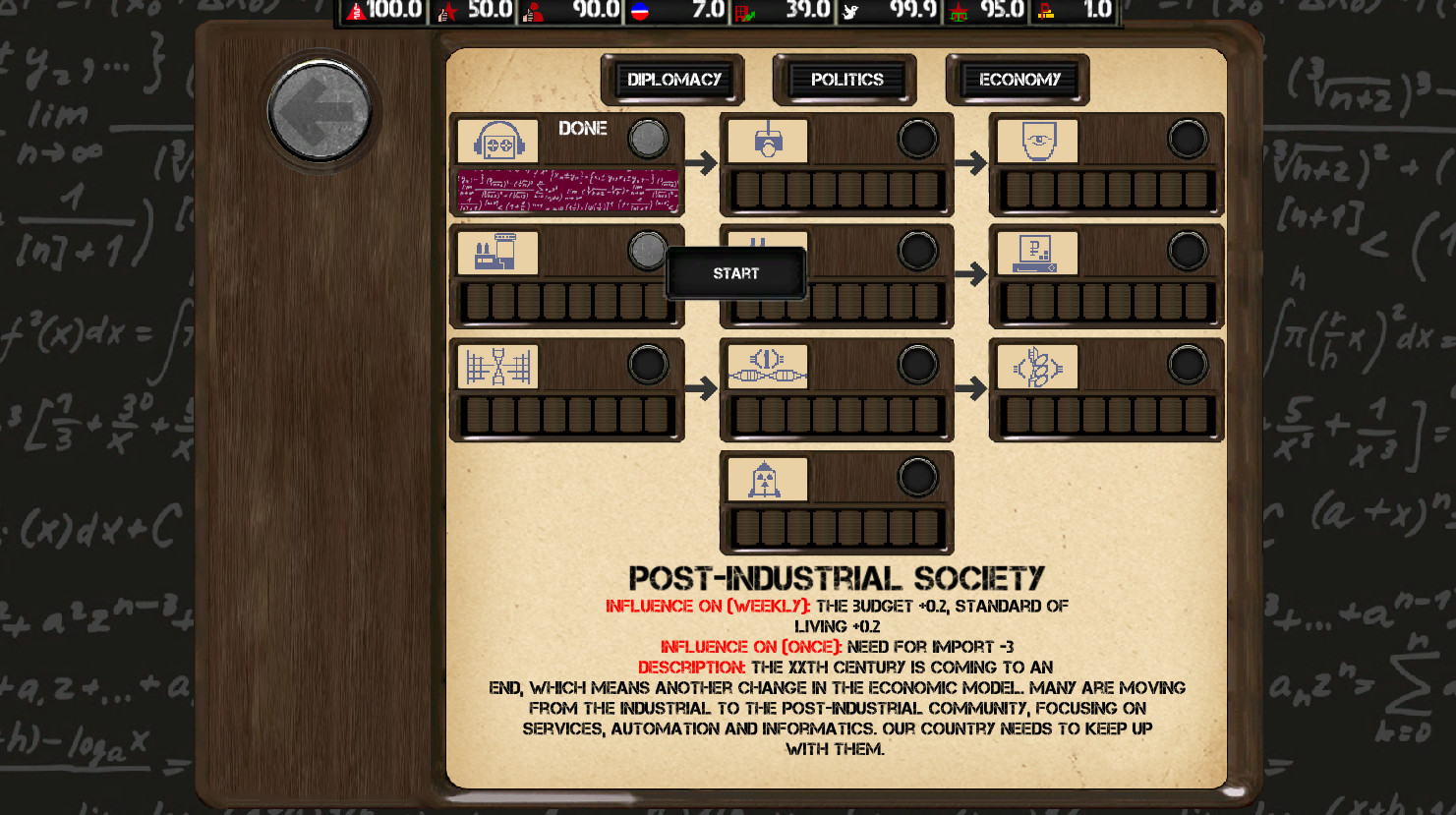The height and width of the screenshot is (815, 1456).
Task: Click the computer with ruble sign icon
Action: tap(1037, 252)
